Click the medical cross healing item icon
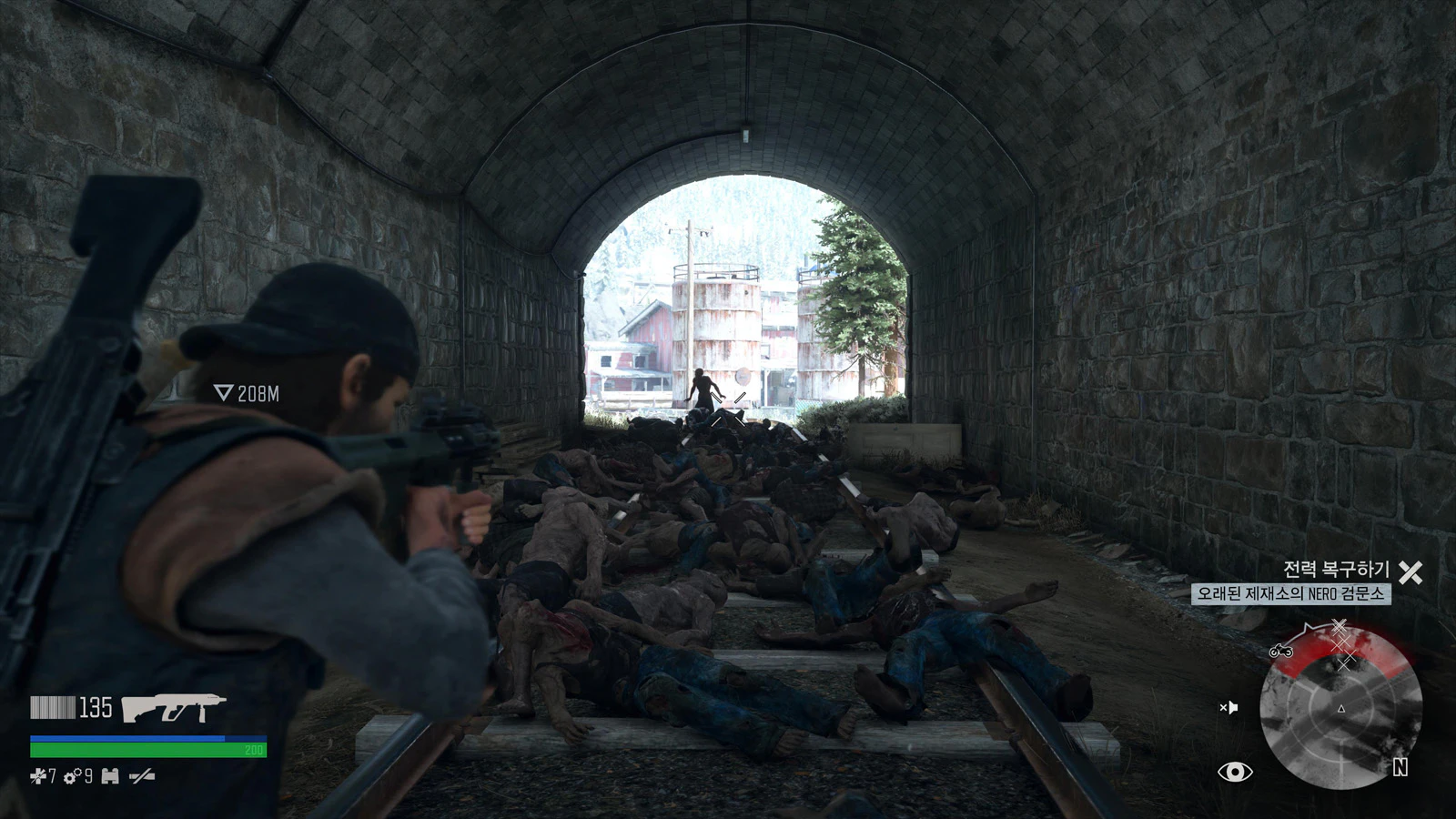1456x819 pixels. 37,776
